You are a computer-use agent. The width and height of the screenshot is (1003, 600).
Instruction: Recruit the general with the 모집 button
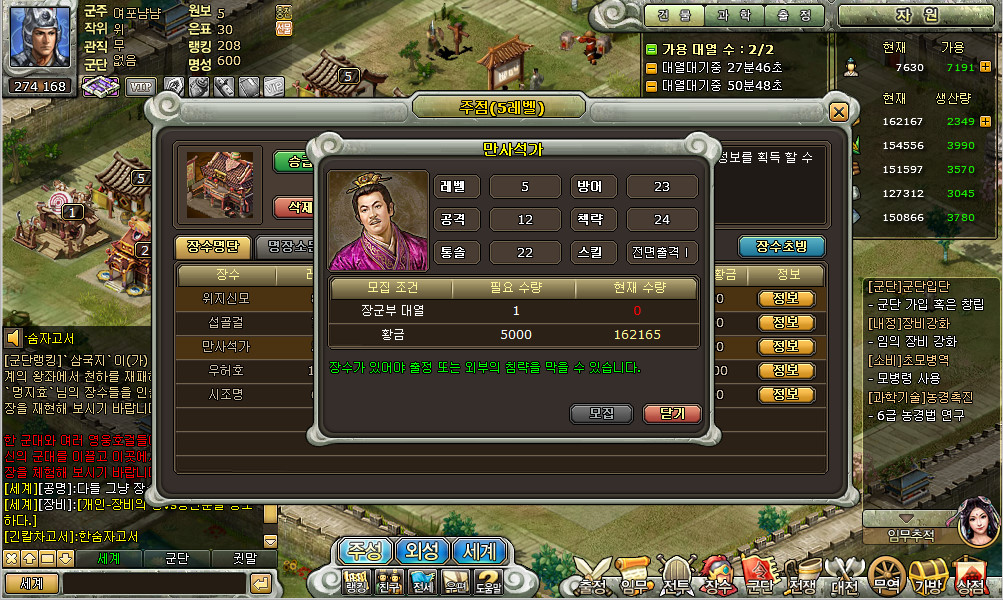[x=601, y=414]
